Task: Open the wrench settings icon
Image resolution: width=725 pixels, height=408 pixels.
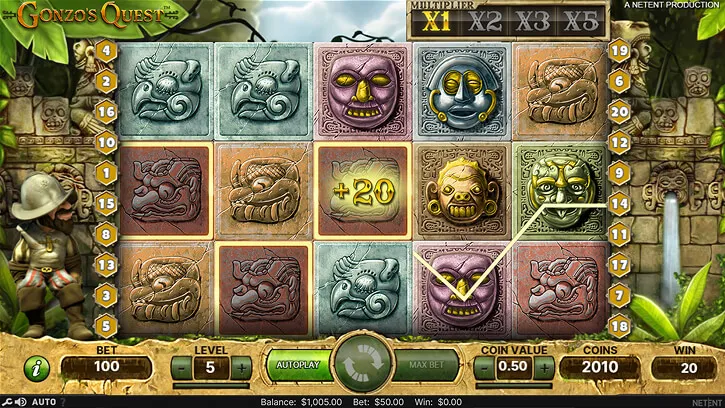Action: 7,401
